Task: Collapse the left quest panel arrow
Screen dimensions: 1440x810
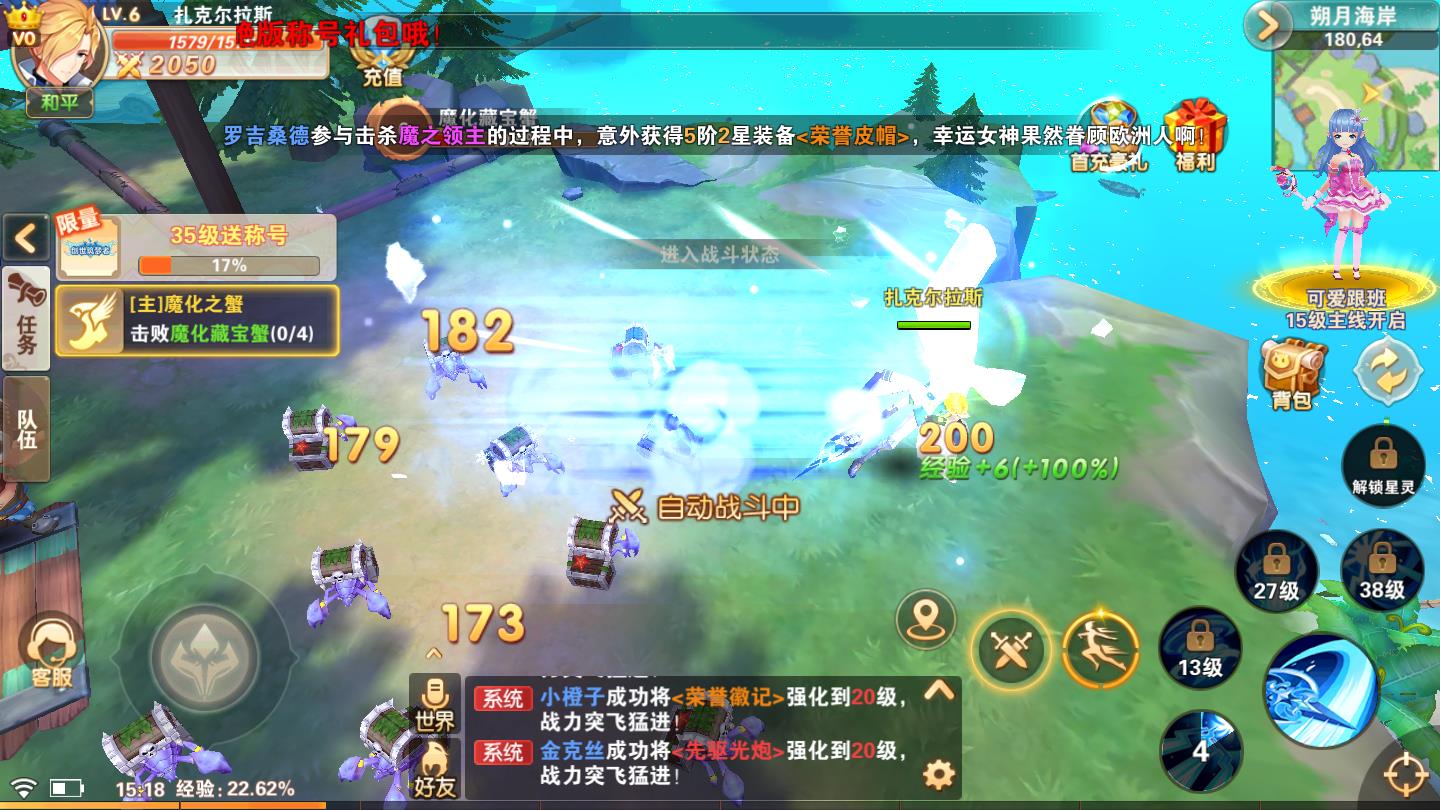Action: coord(26,238)
